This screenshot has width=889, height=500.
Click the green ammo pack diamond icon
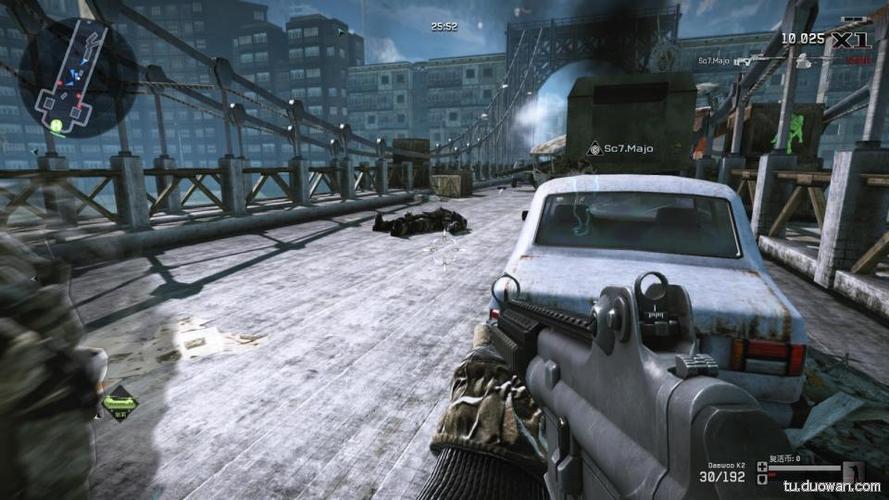119,401
